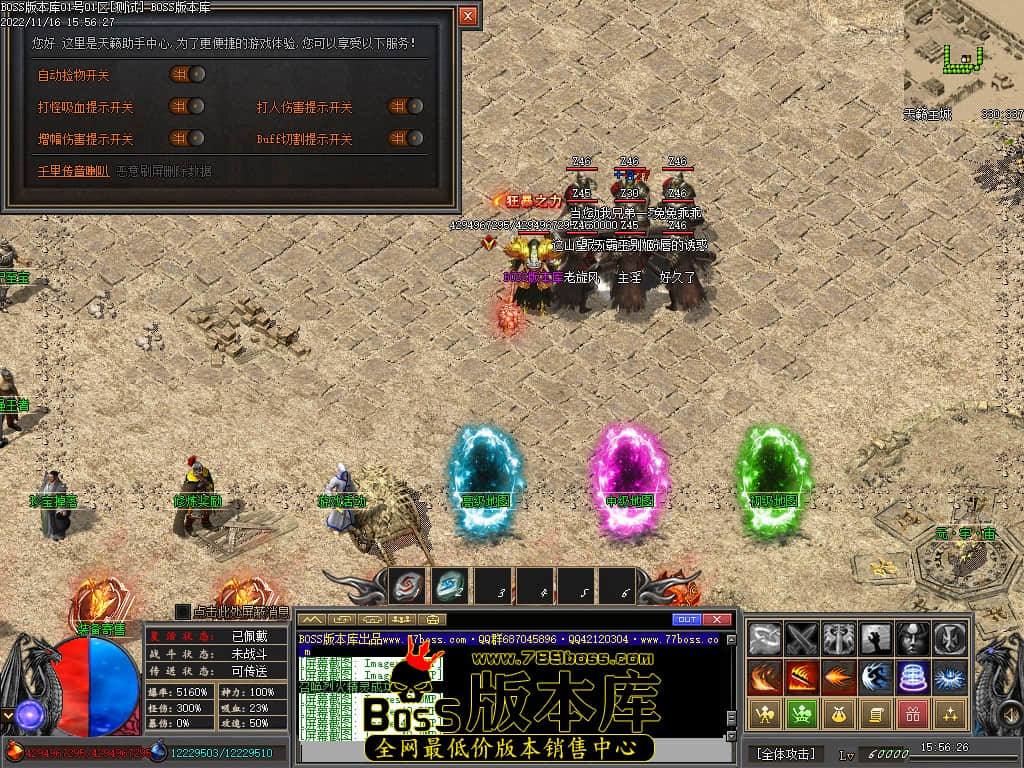Toggle the 自动捡物 auto-pickup switch
The width and height of the screenshot is (1024, 768).
pyautogui.click(x=187, y=74)
